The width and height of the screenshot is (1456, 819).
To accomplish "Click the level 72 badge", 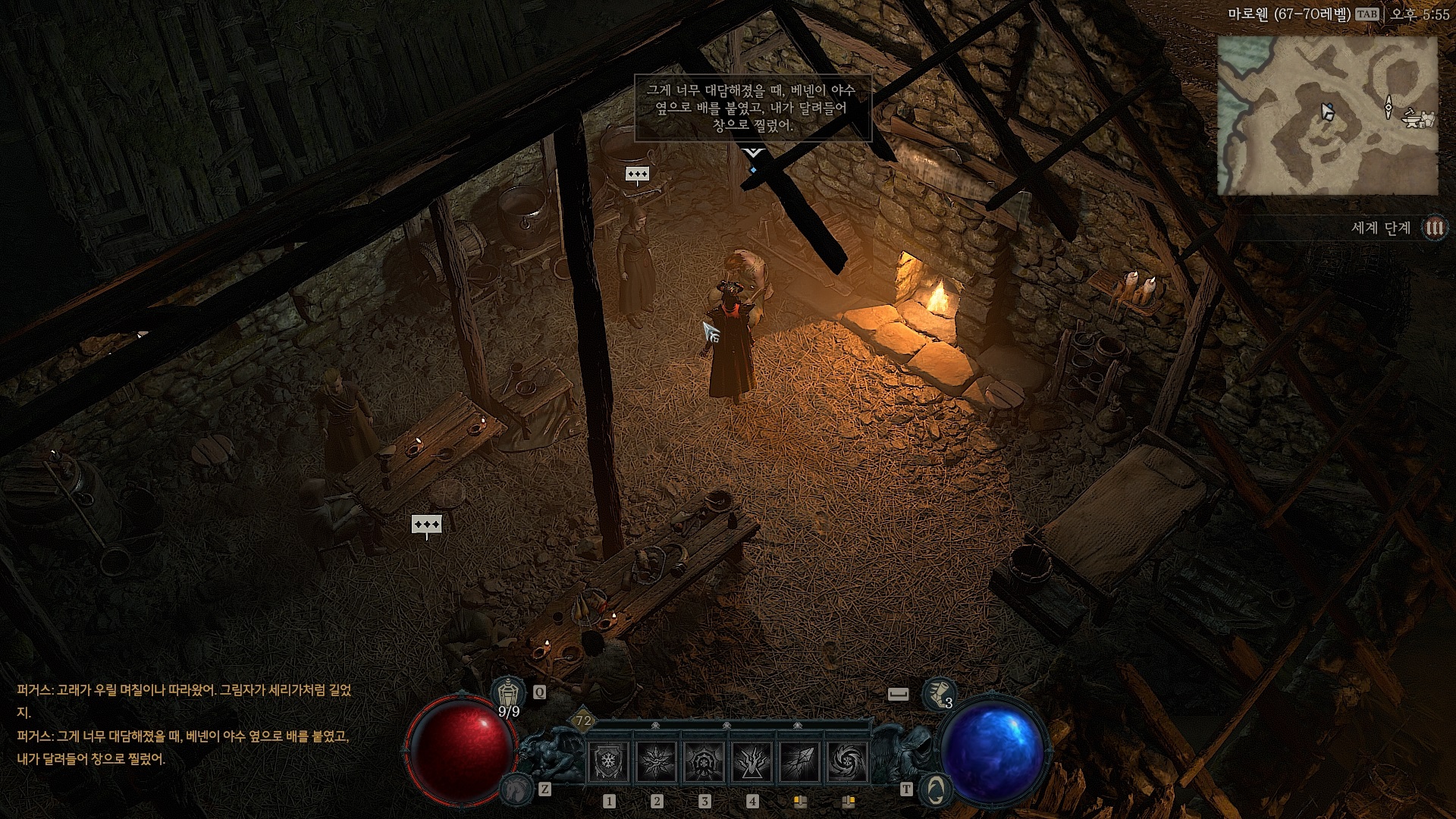I will click(583, 721).
